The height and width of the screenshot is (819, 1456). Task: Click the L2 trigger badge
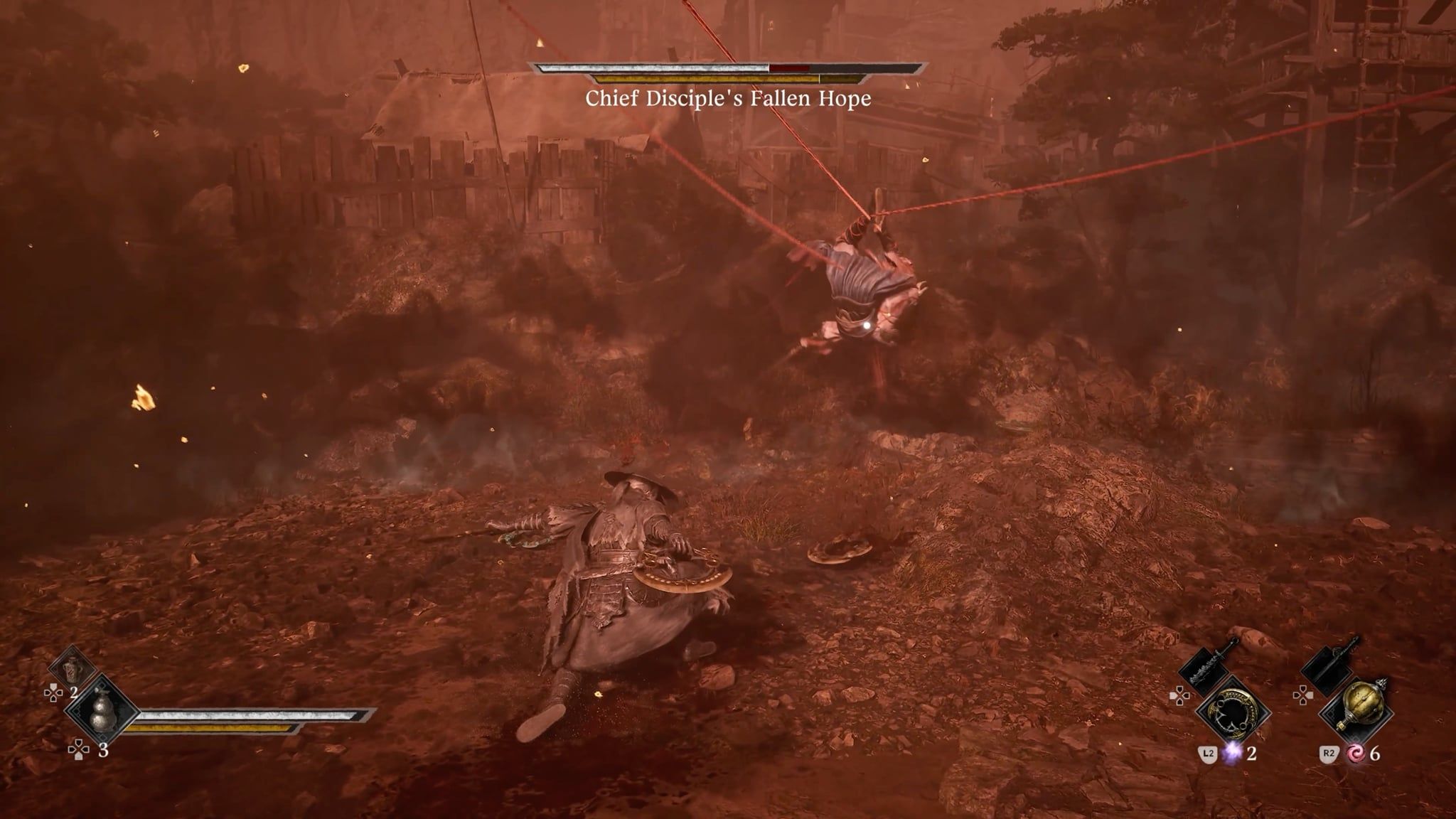[1209, 752]
